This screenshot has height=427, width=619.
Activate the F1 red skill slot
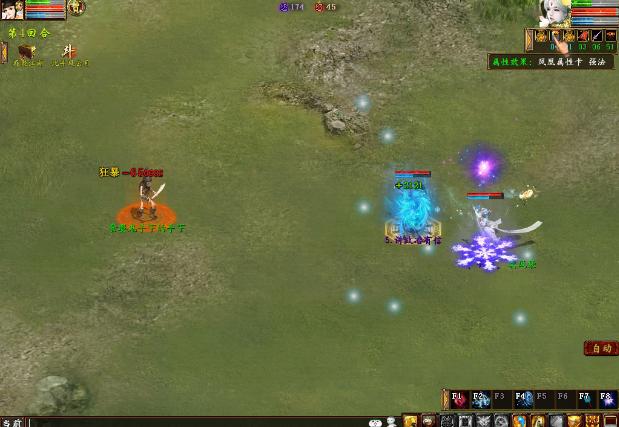pyautogui.click(x=459, y=399)
